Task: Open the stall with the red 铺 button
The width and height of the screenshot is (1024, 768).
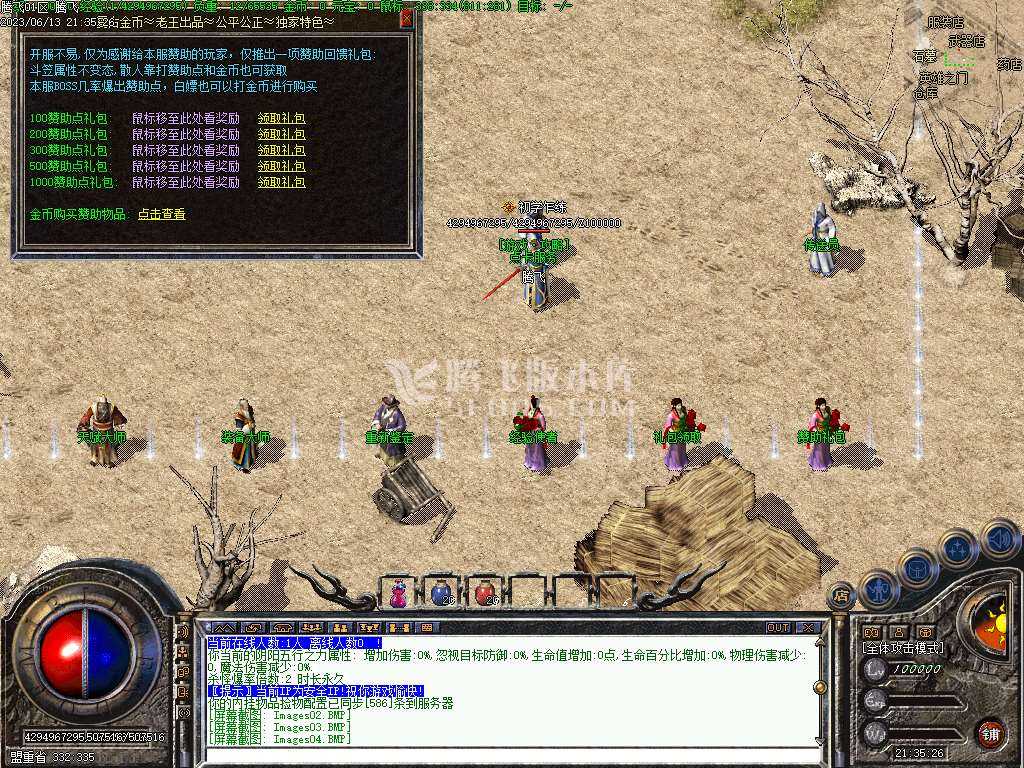Action: [x=990, y=732]
